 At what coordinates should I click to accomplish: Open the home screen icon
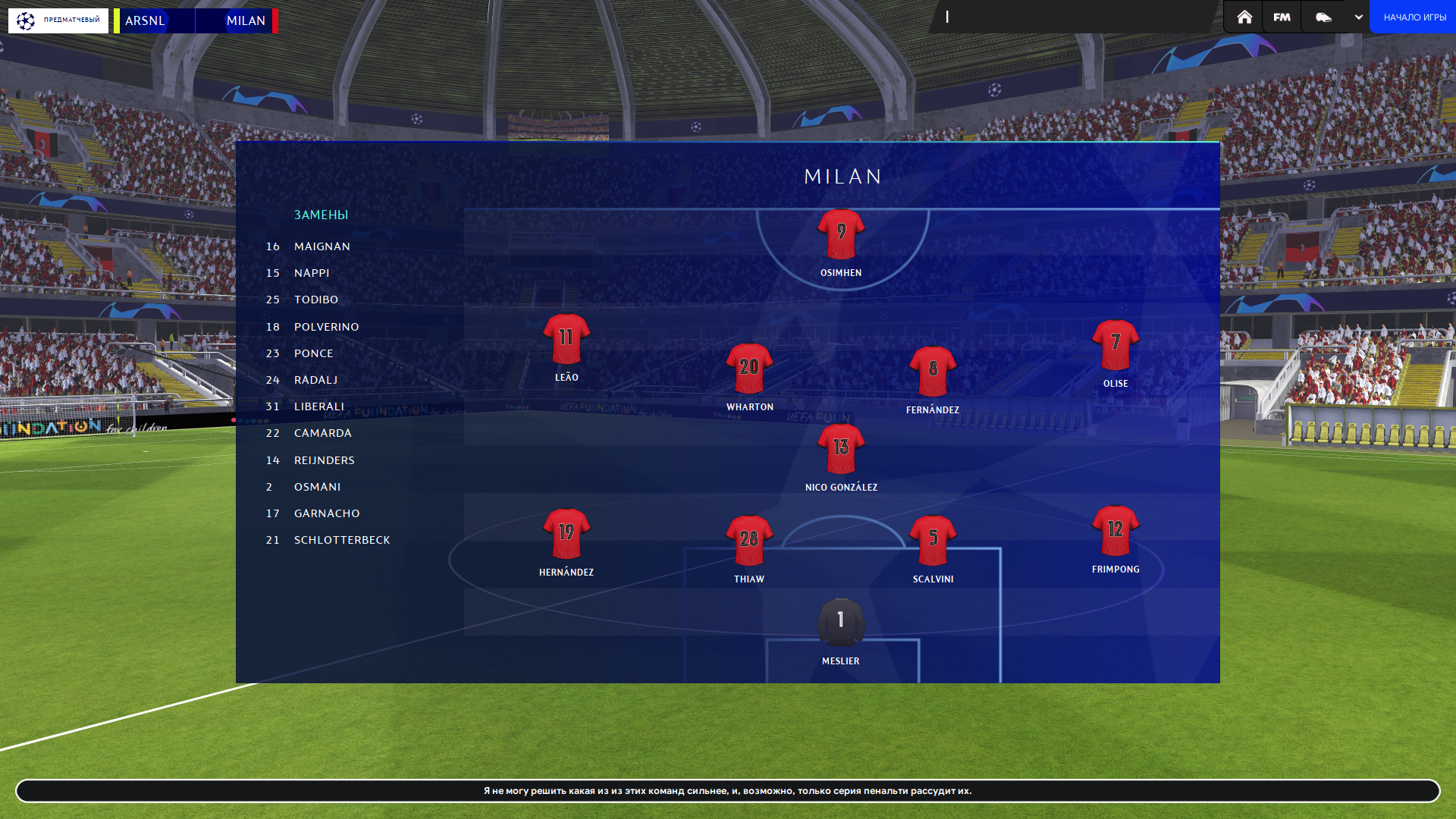1244,17
